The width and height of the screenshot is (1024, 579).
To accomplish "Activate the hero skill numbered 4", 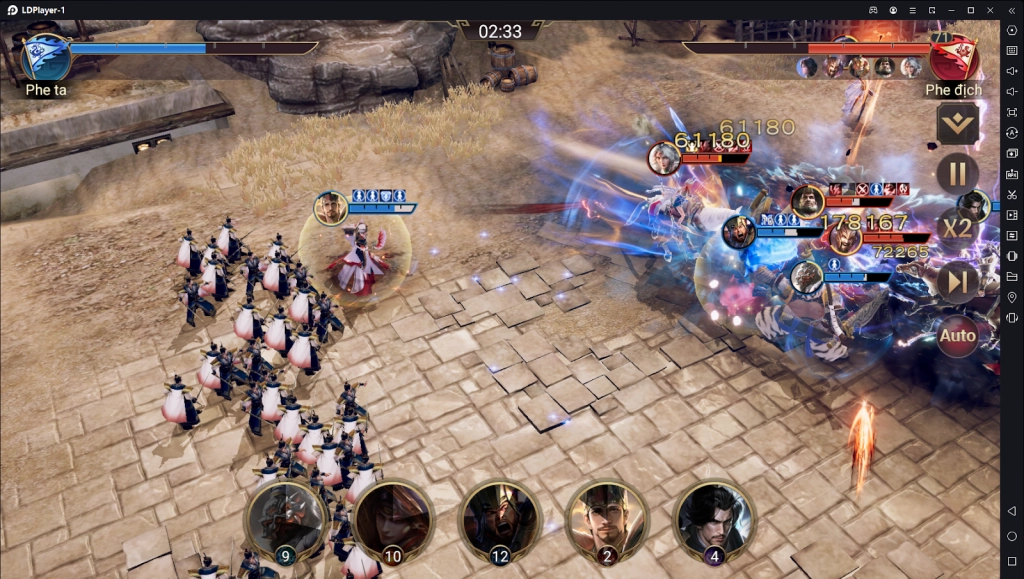I will pos(713,520).
